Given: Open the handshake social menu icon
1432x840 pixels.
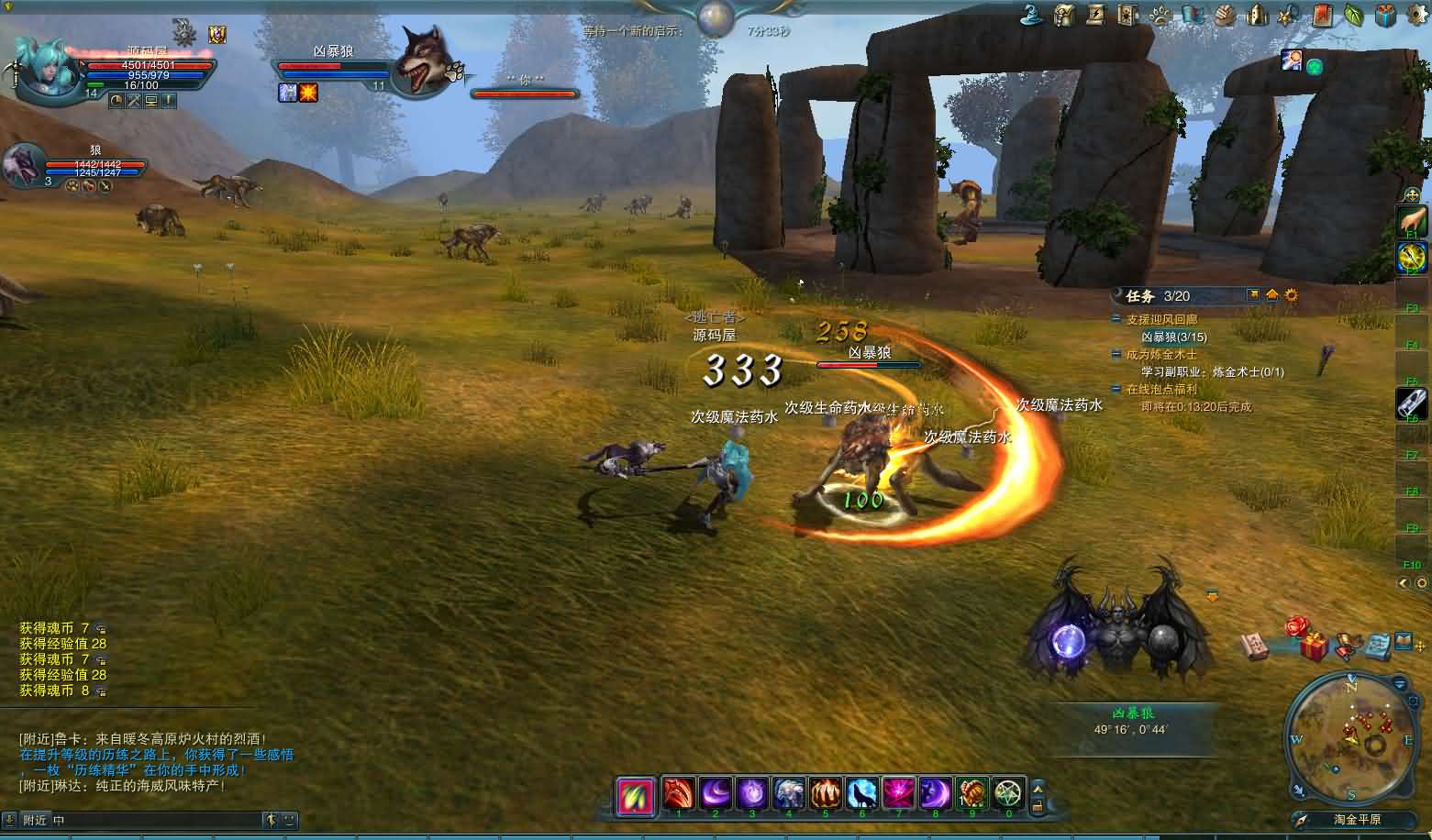Looking at the screenshot, I should click(x=1225, y=15).
